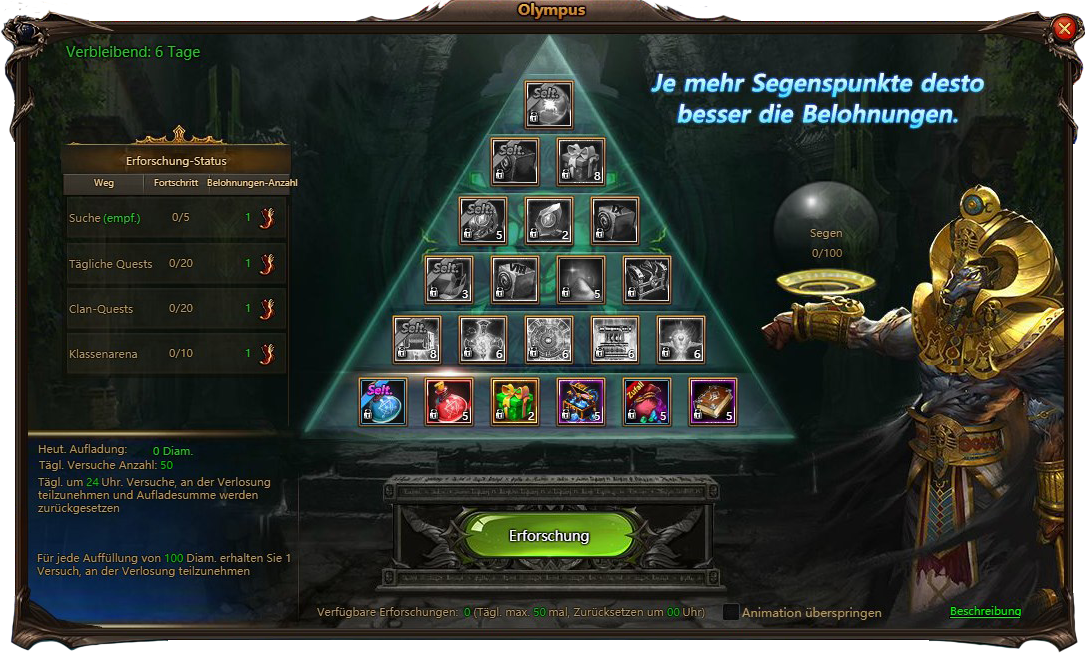The height and width of the screenshot is (653, 1085).
Task: Choose the green gift box reward
Action: click(x=516, y=402)
